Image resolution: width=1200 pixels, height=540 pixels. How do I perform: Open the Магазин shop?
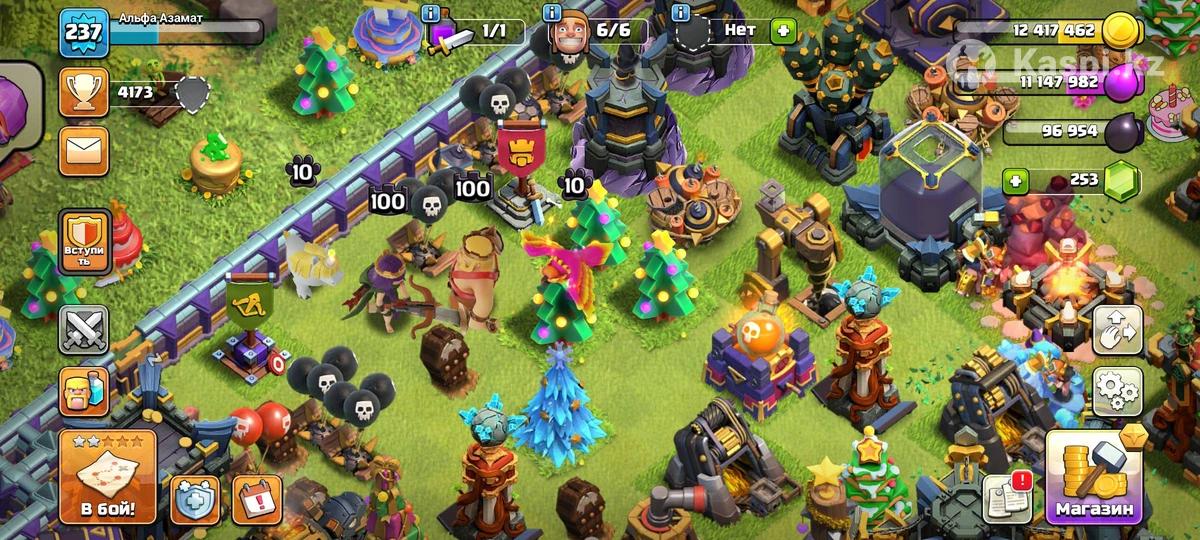point(1095,476)
